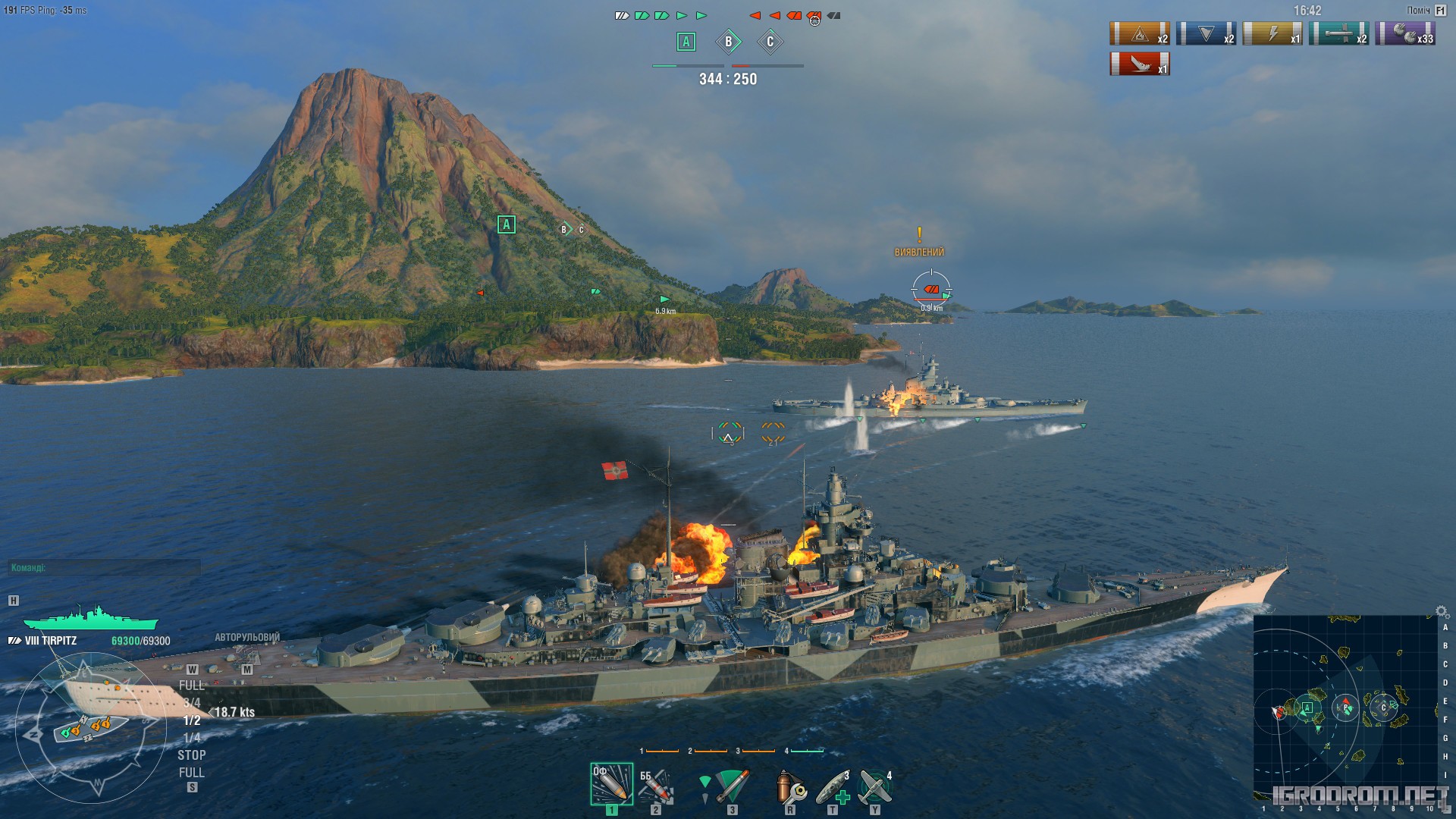Screen dimensions: 1456x819
Task: Click the orange fire ribbon
Action: (x=1139, y=34)
